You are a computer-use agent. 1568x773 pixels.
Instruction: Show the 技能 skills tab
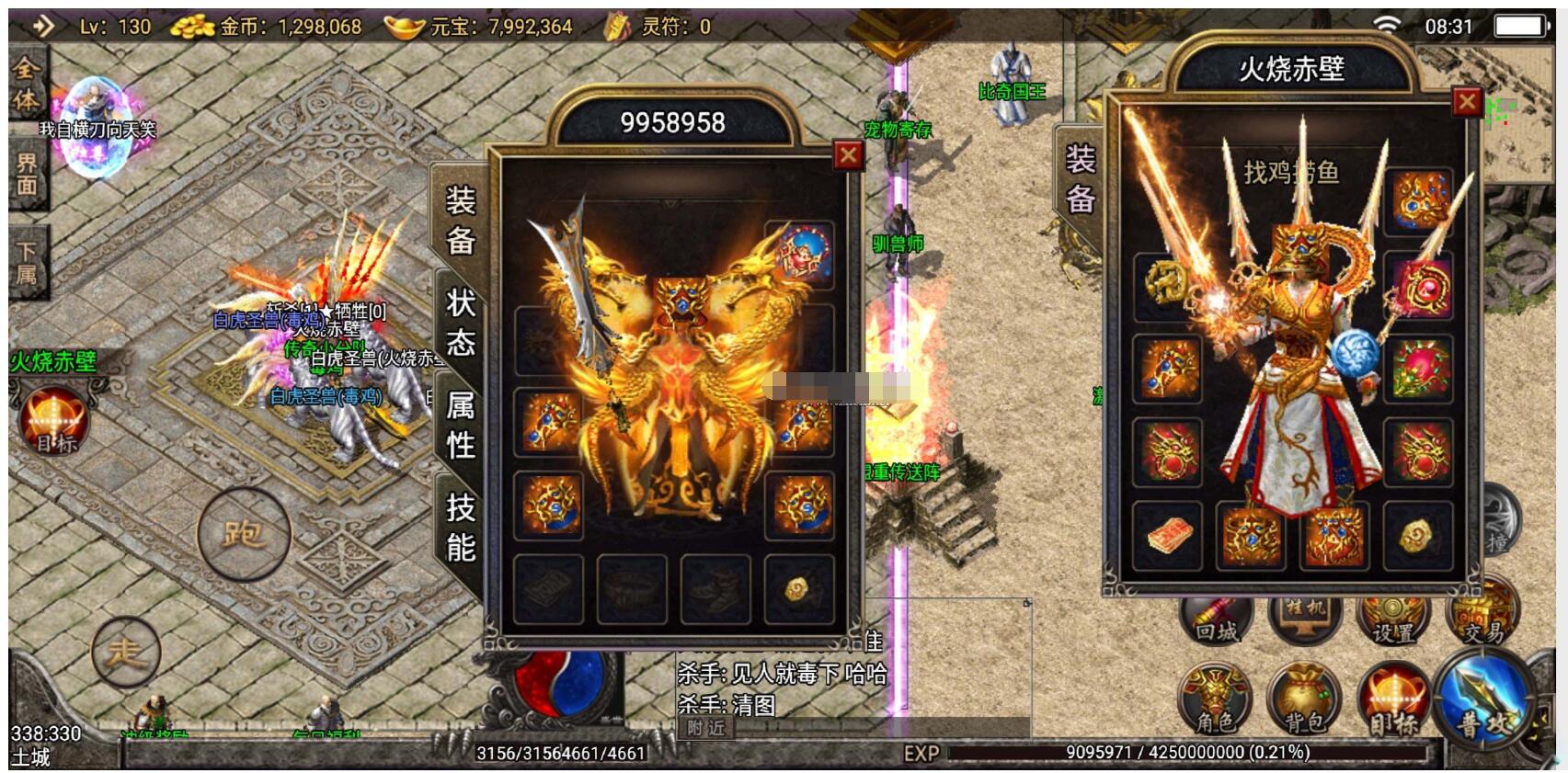tap(460, 527)
